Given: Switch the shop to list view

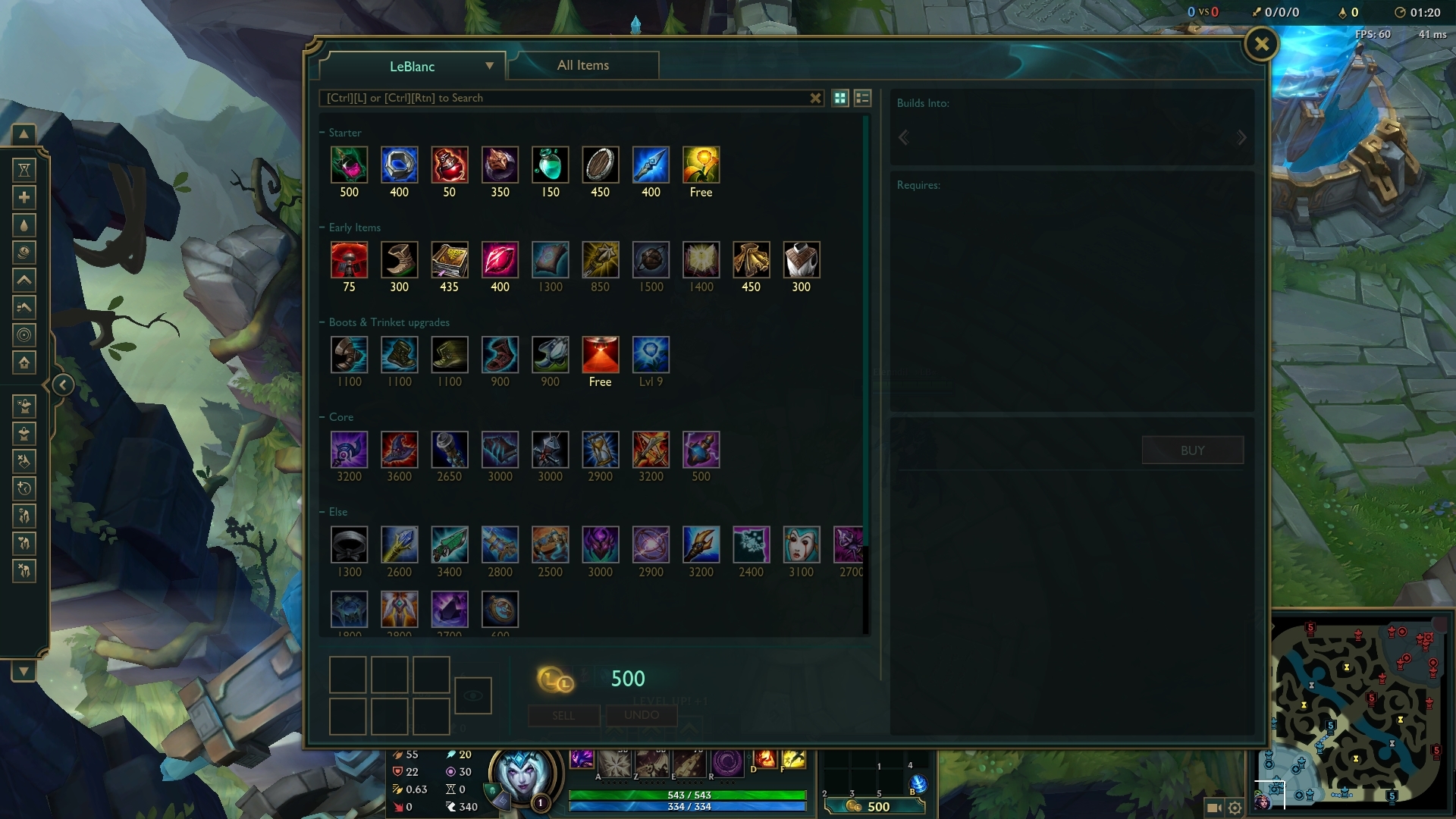Looking at the screenshot, I should click(x=862, y=98).
